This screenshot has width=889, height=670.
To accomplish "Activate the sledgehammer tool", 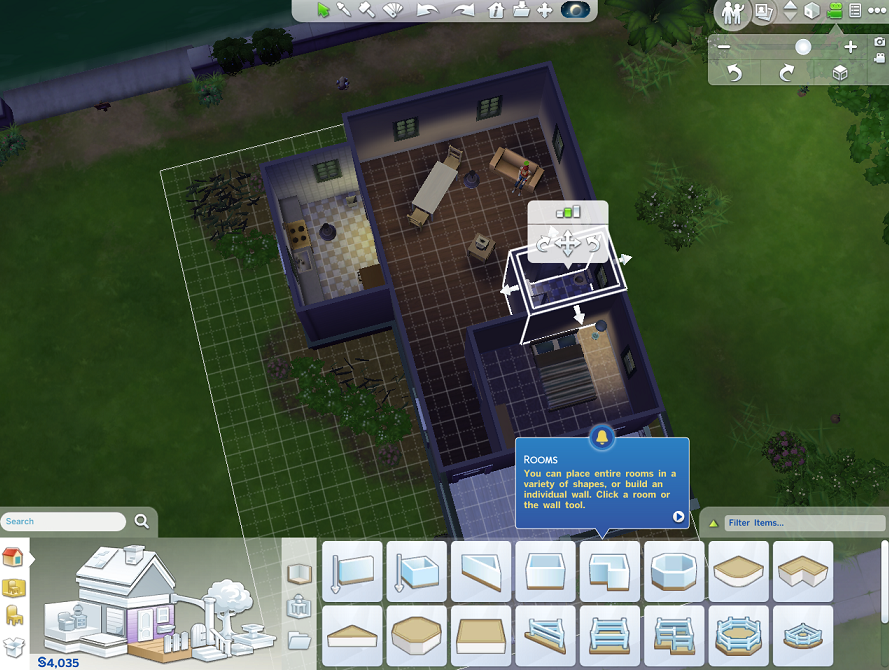I will (x=367, y=10).
